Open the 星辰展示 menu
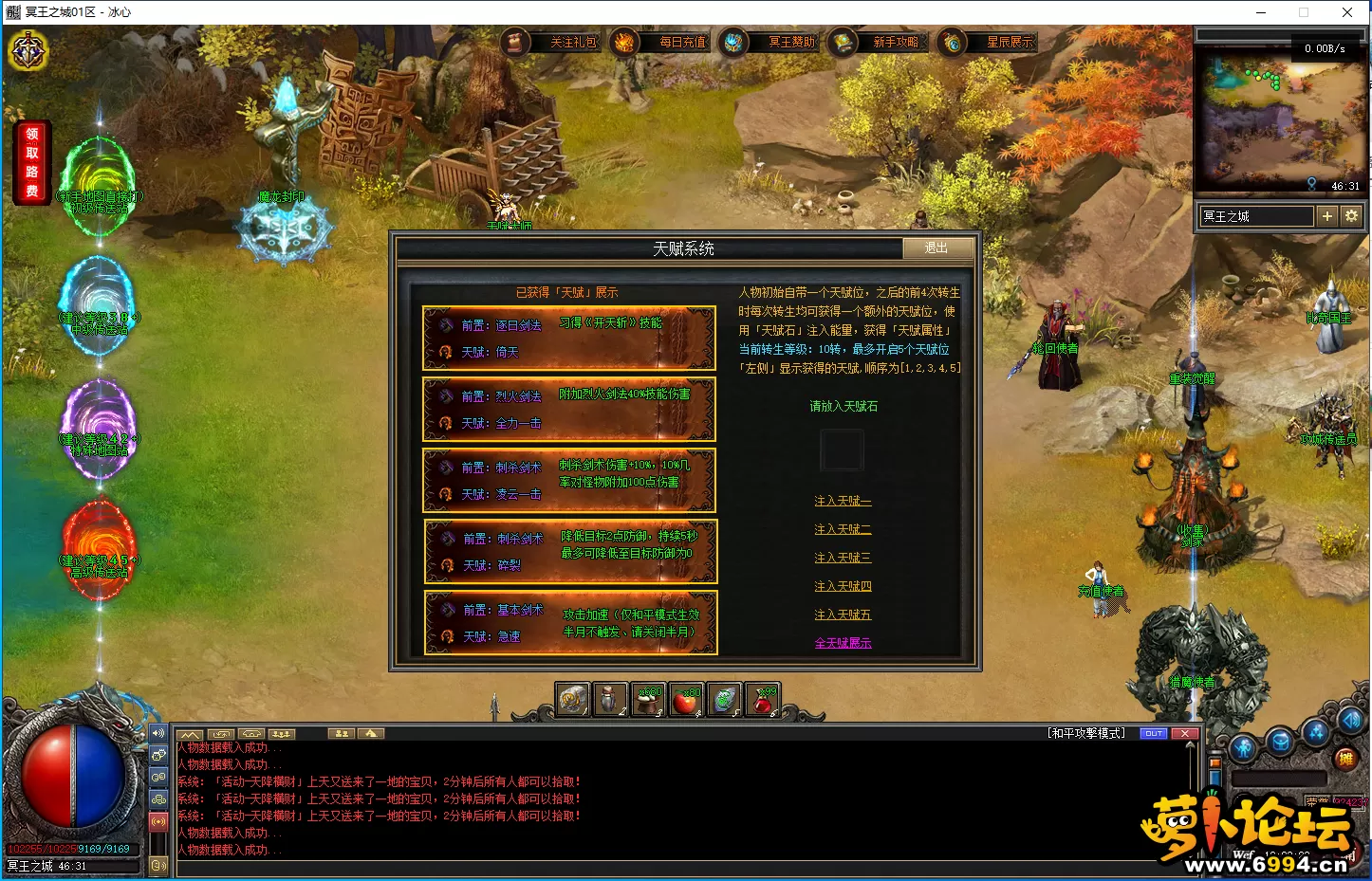 pyautogui.click(x=992, y=43)
